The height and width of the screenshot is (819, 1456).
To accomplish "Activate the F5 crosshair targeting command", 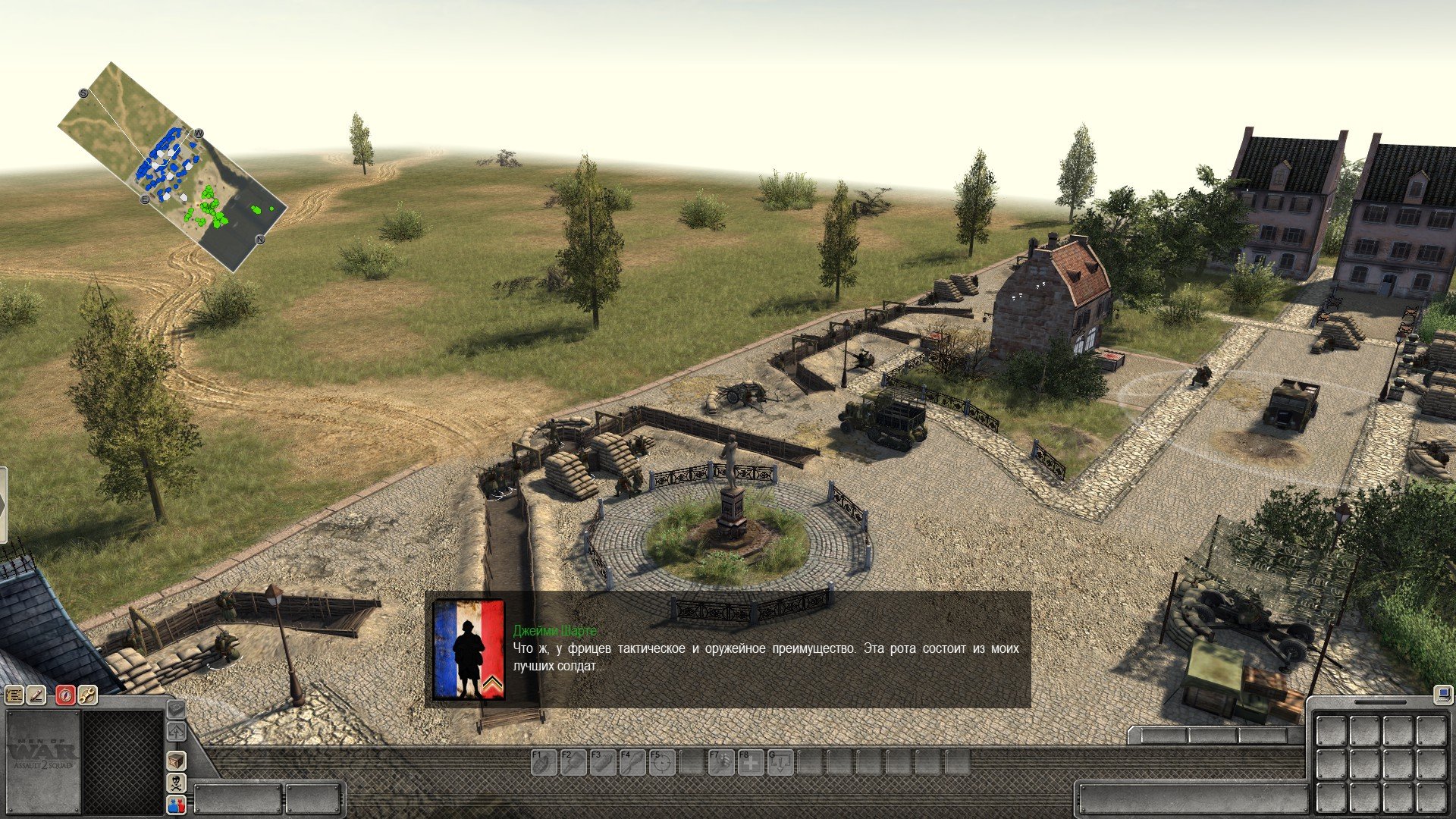I will point(662,762).
